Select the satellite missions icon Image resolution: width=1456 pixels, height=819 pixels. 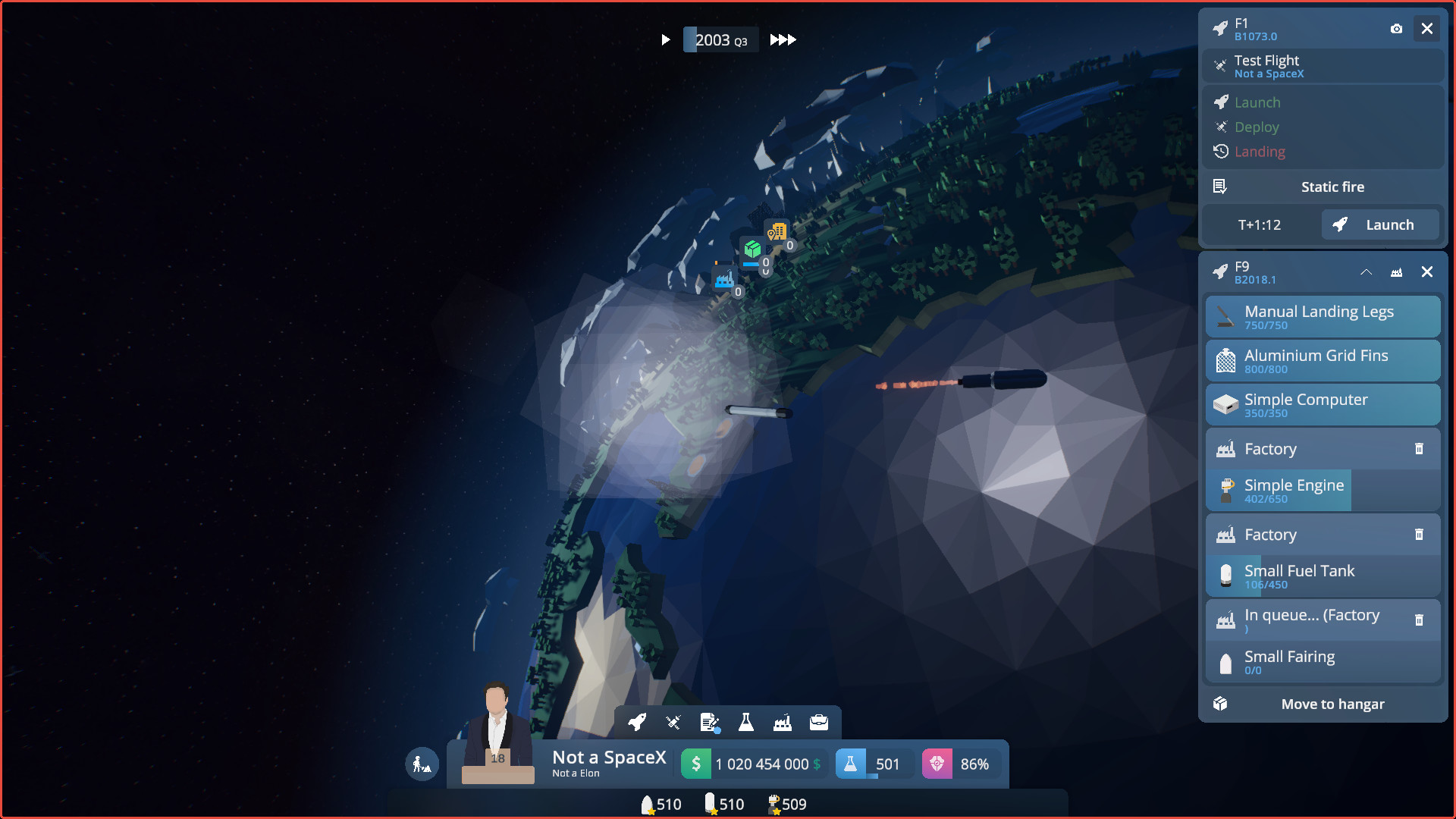coord(673,723)
